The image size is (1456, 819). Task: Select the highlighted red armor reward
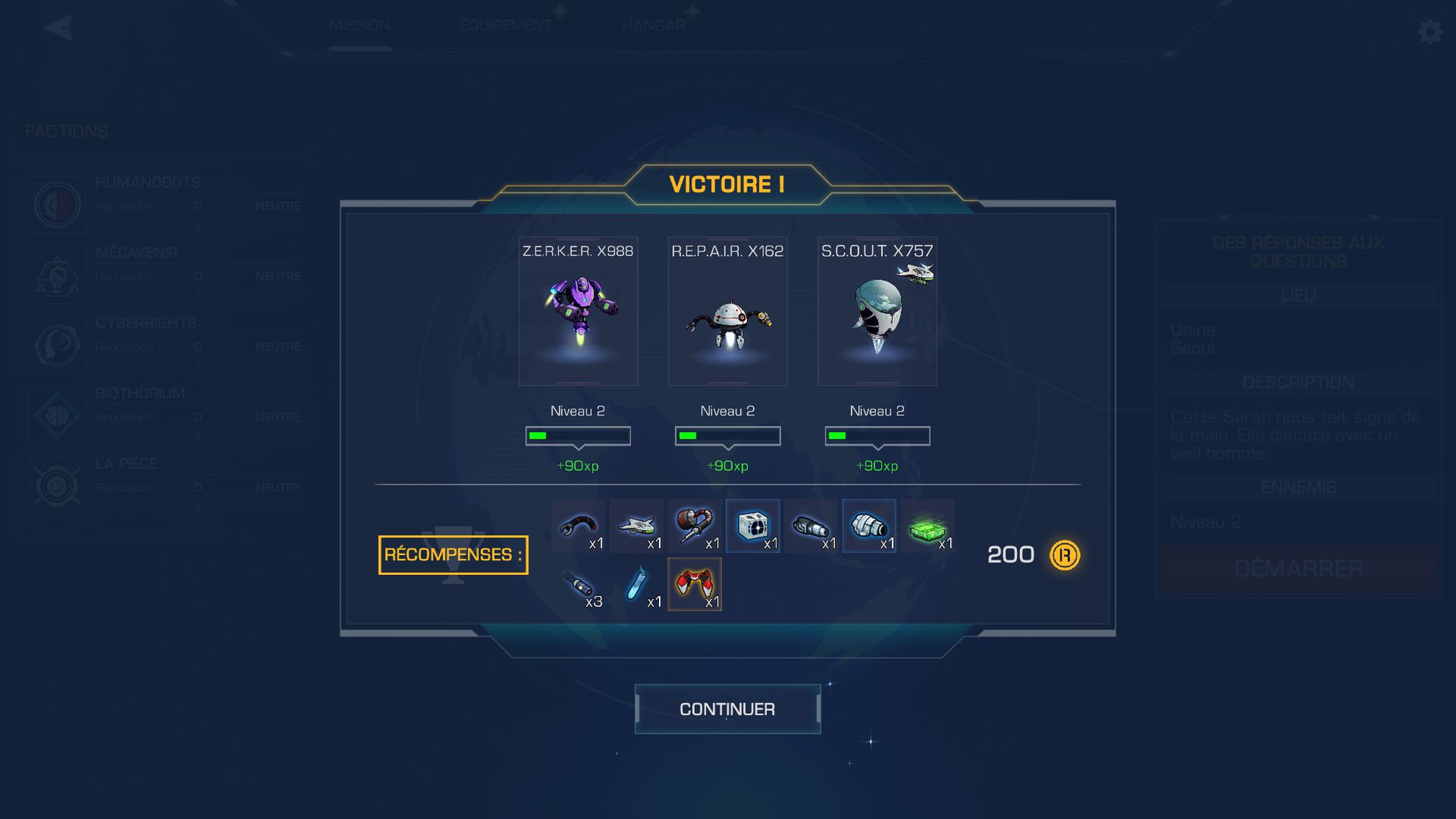[x=695, y=582]
